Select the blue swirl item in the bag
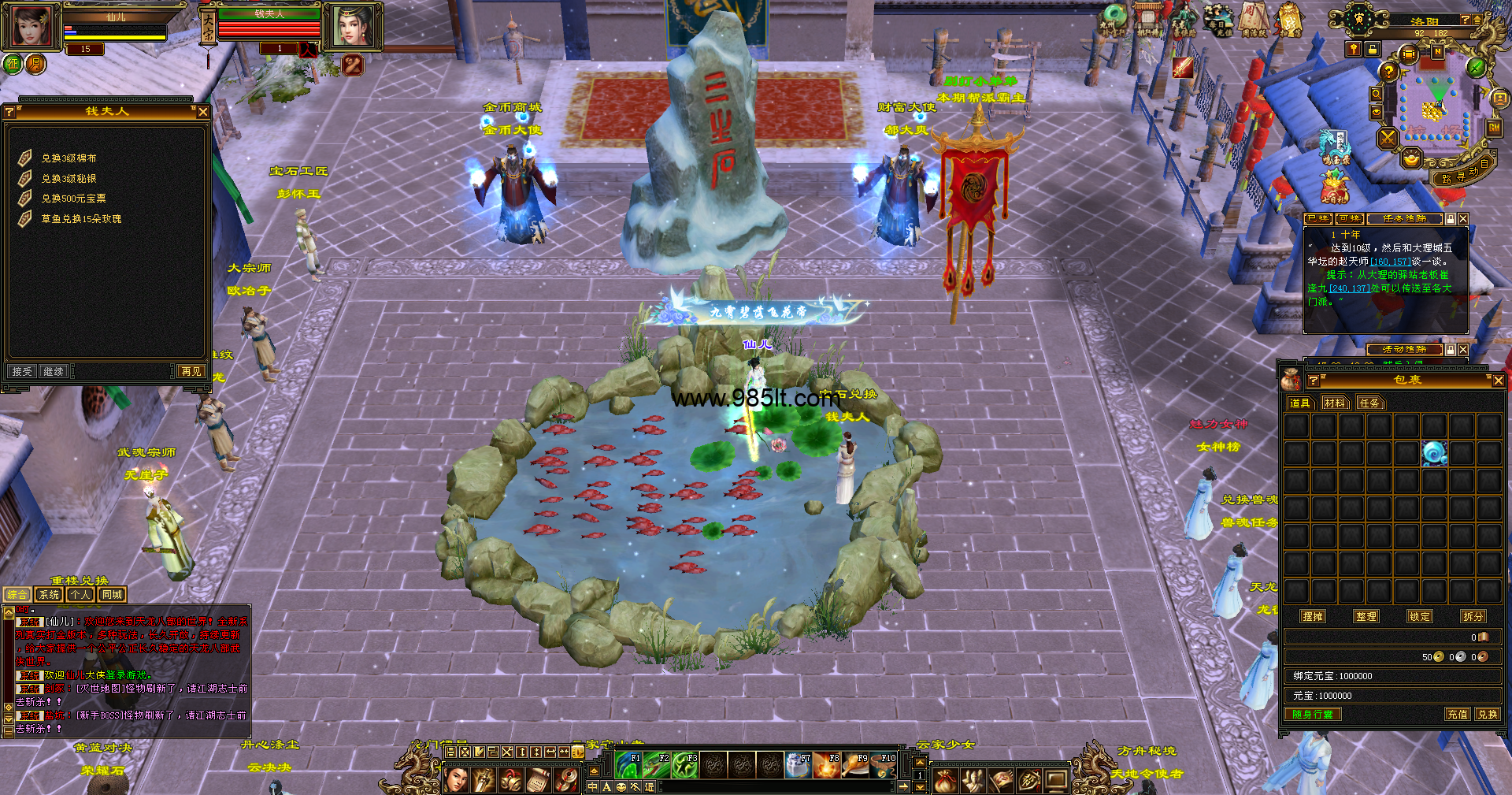Image resolution: width=1512 pixels, height=795 pixels. tap(1433, 453)
